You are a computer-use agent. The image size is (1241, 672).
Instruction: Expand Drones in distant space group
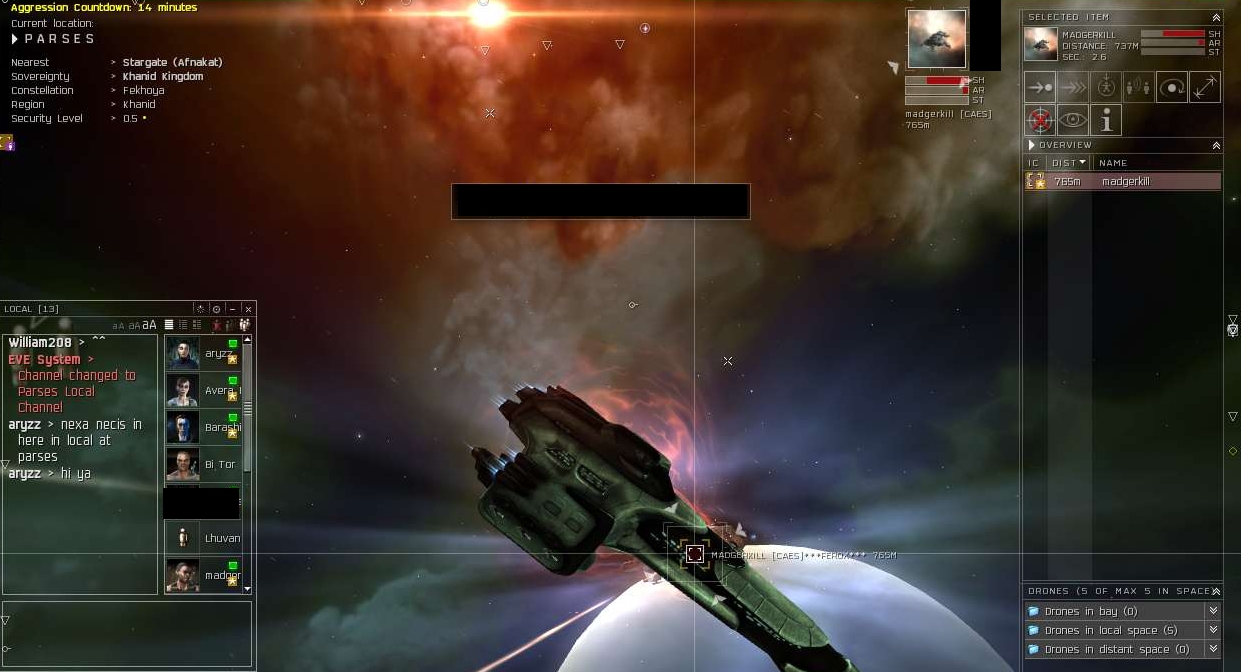click(1213, 649)
